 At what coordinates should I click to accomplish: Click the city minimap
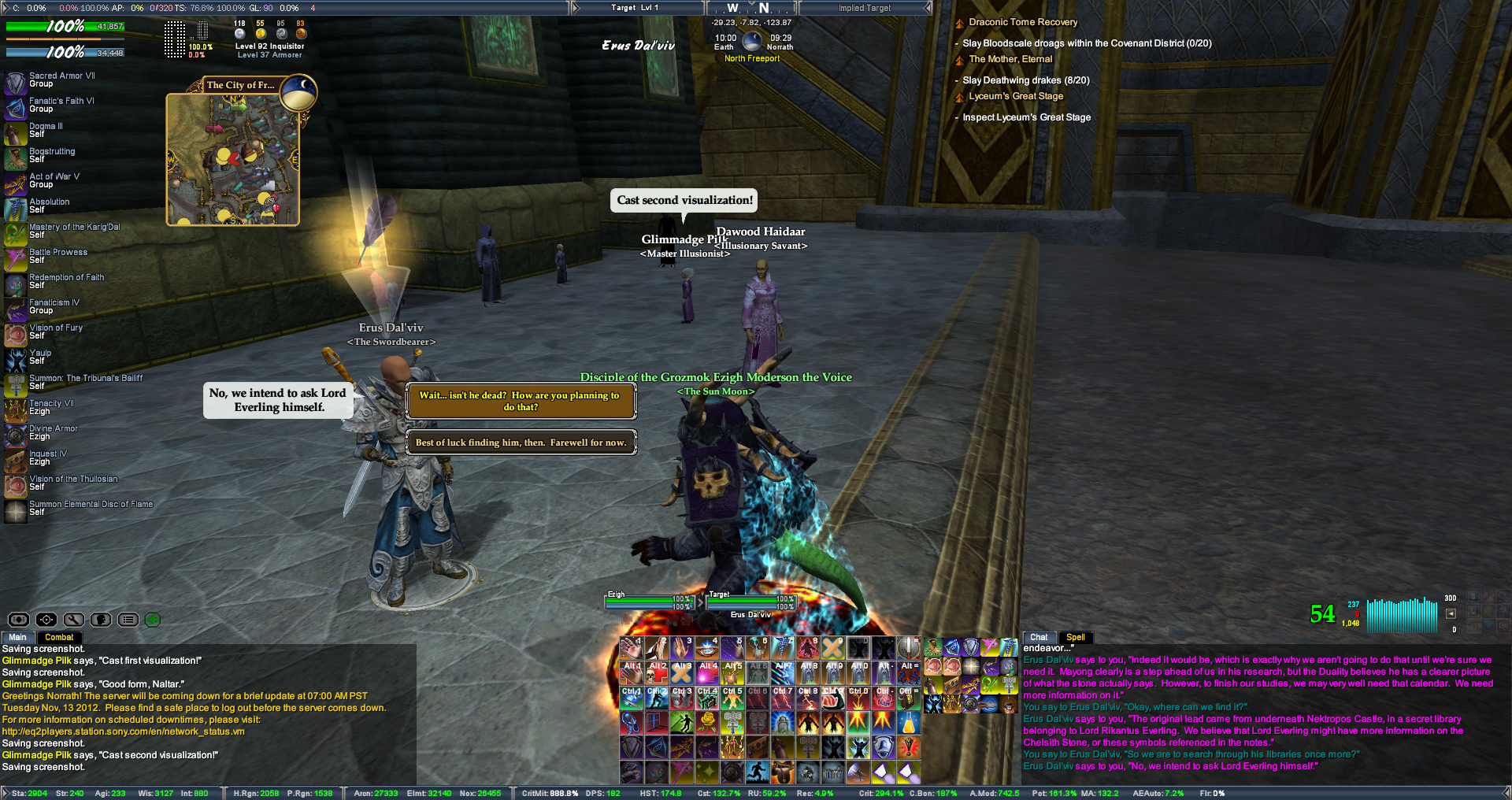[x=233, y=160]
